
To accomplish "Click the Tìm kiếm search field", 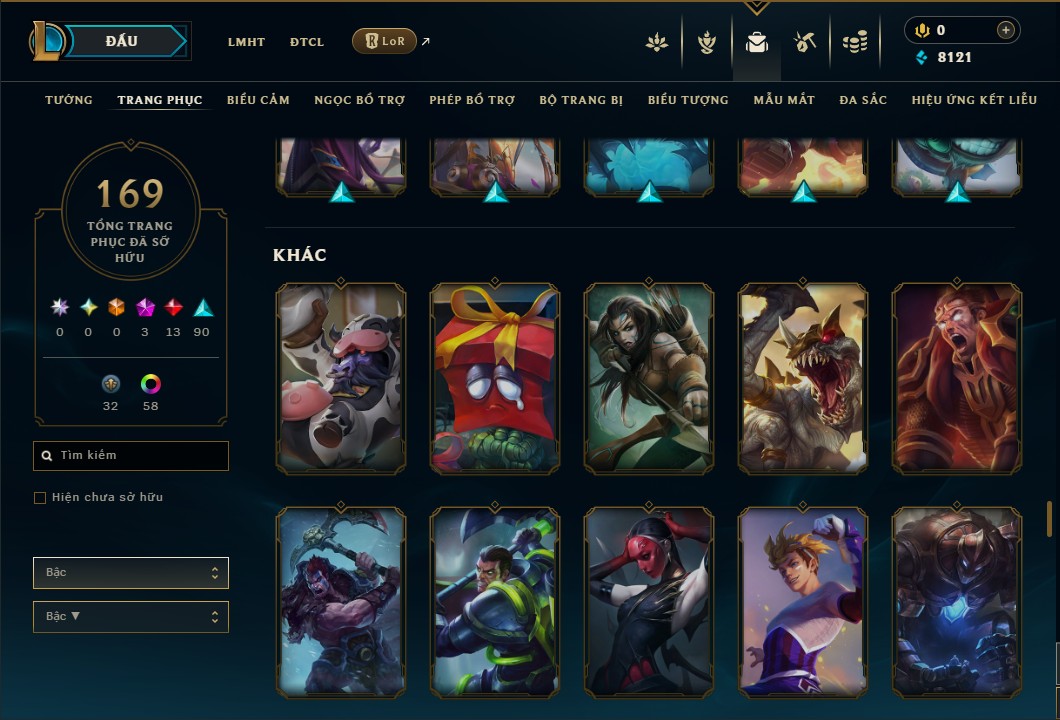I will pyautogui.click(x=131, y=456).
